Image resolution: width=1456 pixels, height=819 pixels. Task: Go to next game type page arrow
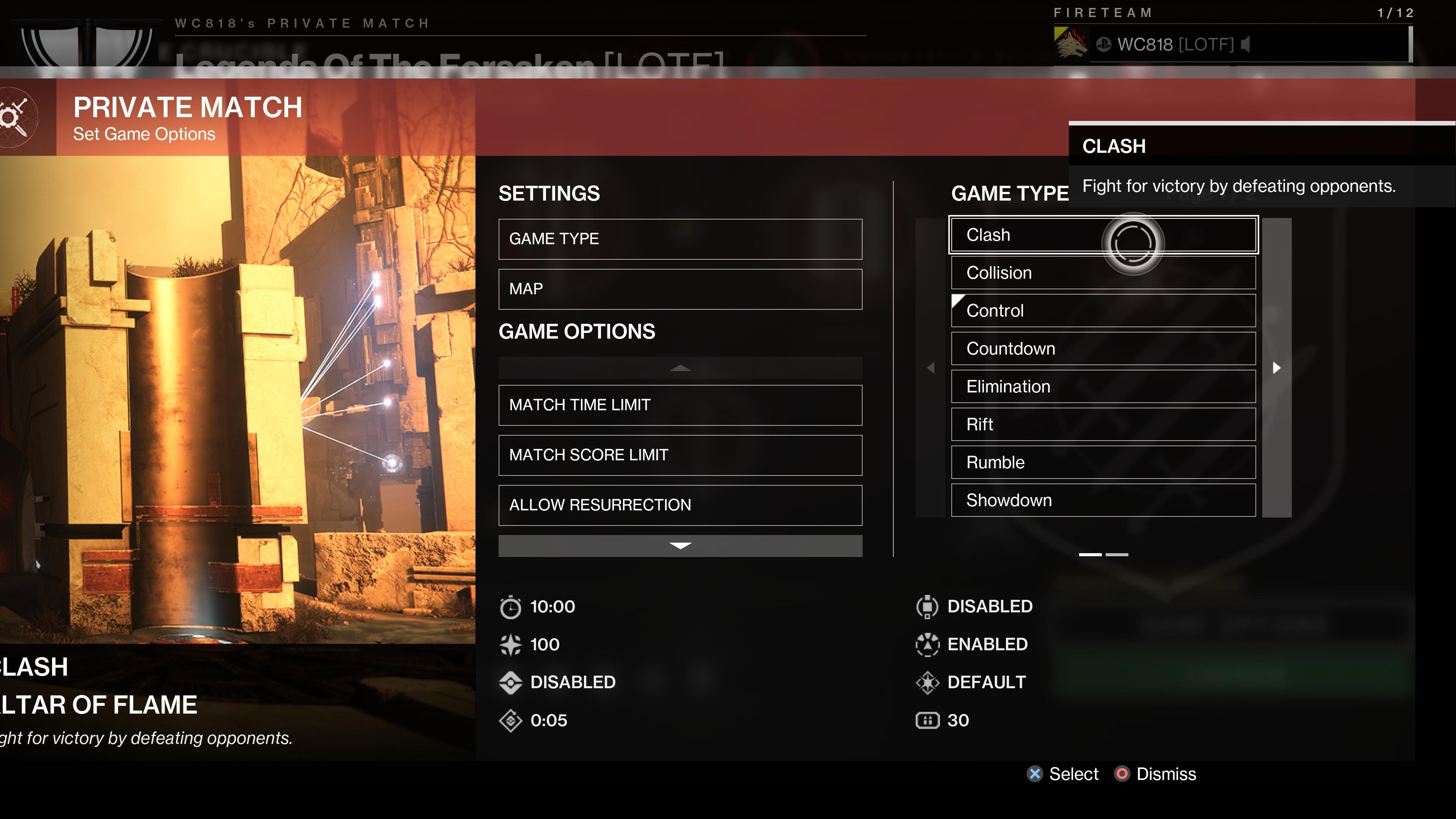[x=1276, y=368]
